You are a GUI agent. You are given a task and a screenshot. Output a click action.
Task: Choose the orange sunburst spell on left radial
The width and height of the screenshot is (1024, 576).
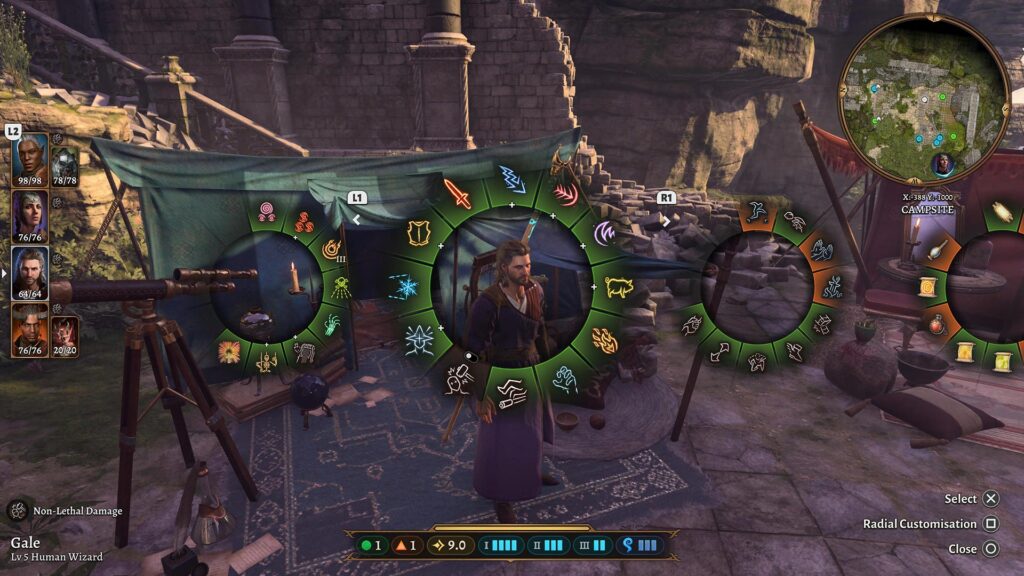pos(229,351)
